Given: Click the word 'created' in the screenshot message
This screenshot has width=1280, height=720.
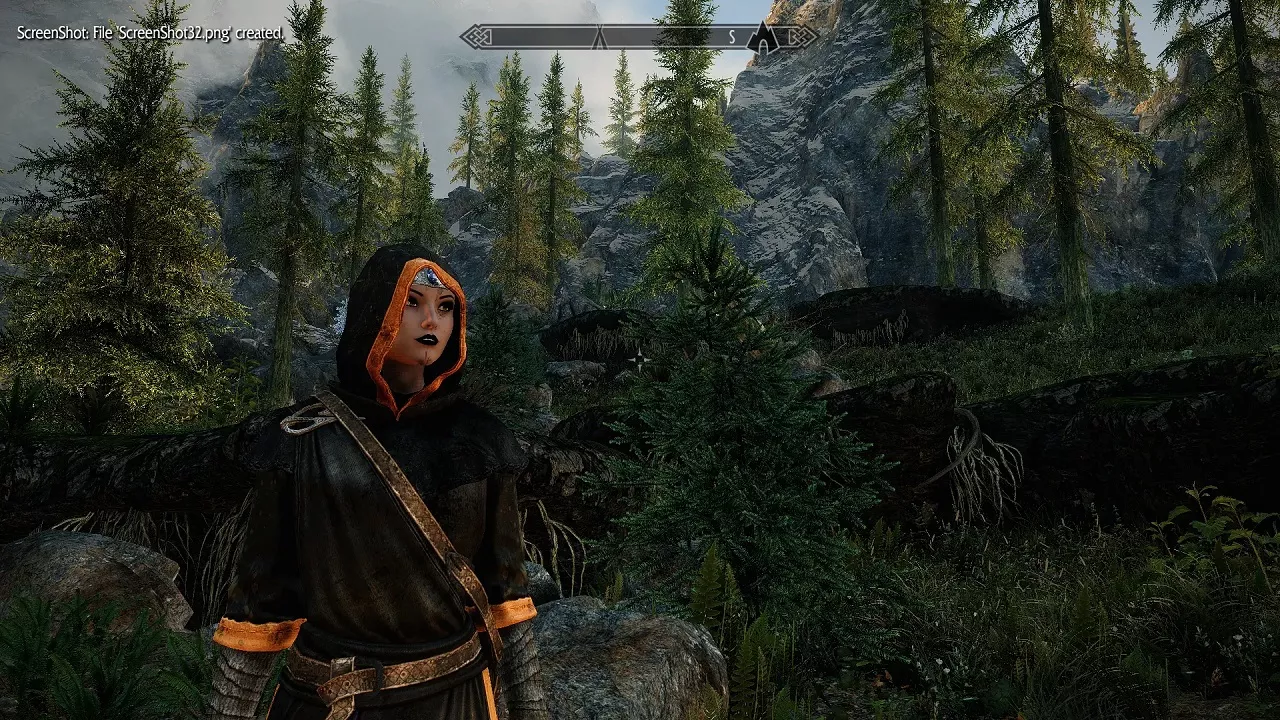Looking at the screenshot, I should point(260,33).
